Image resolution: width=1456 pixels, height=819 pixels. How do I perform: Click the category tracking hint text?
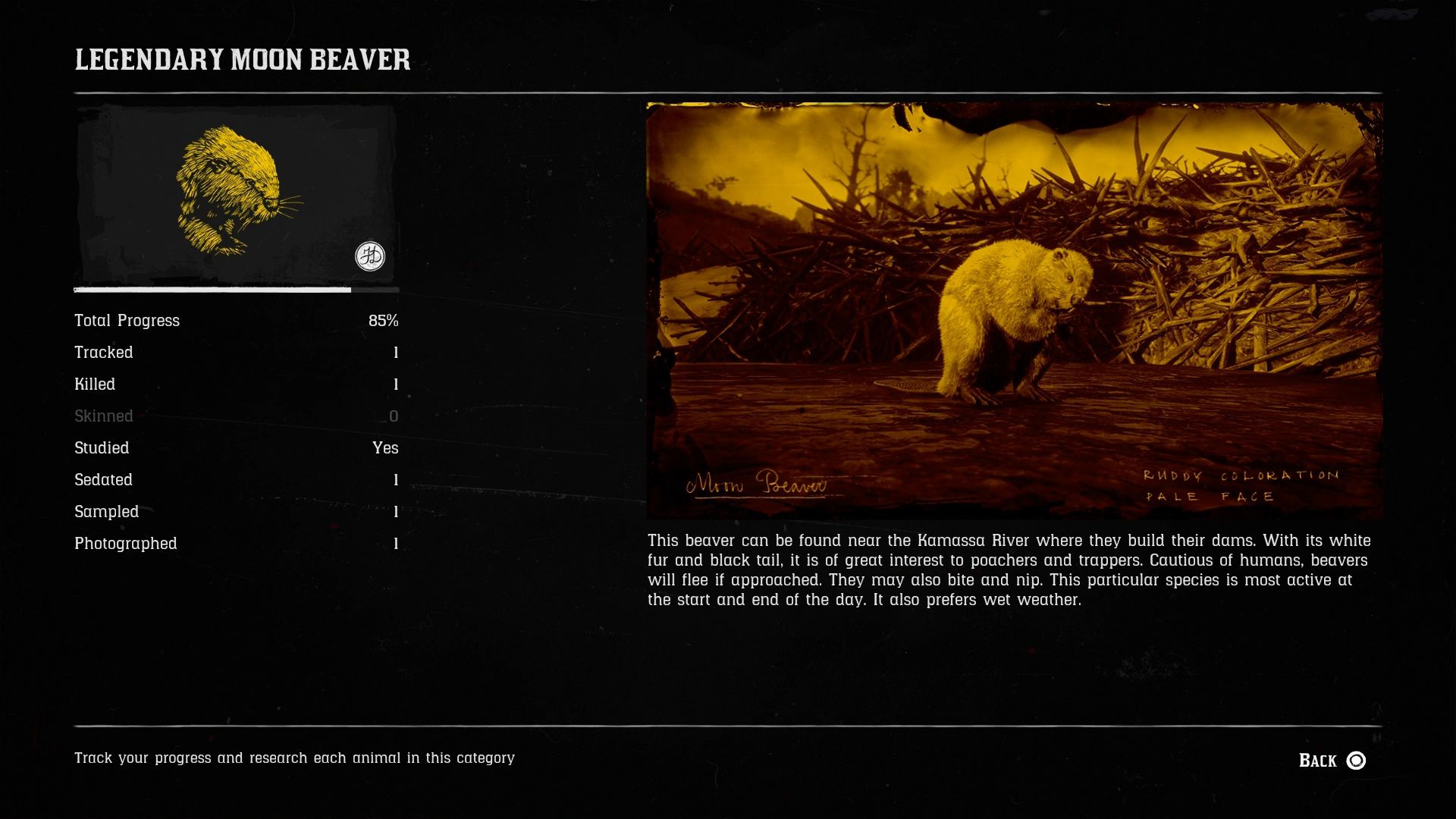294,757
